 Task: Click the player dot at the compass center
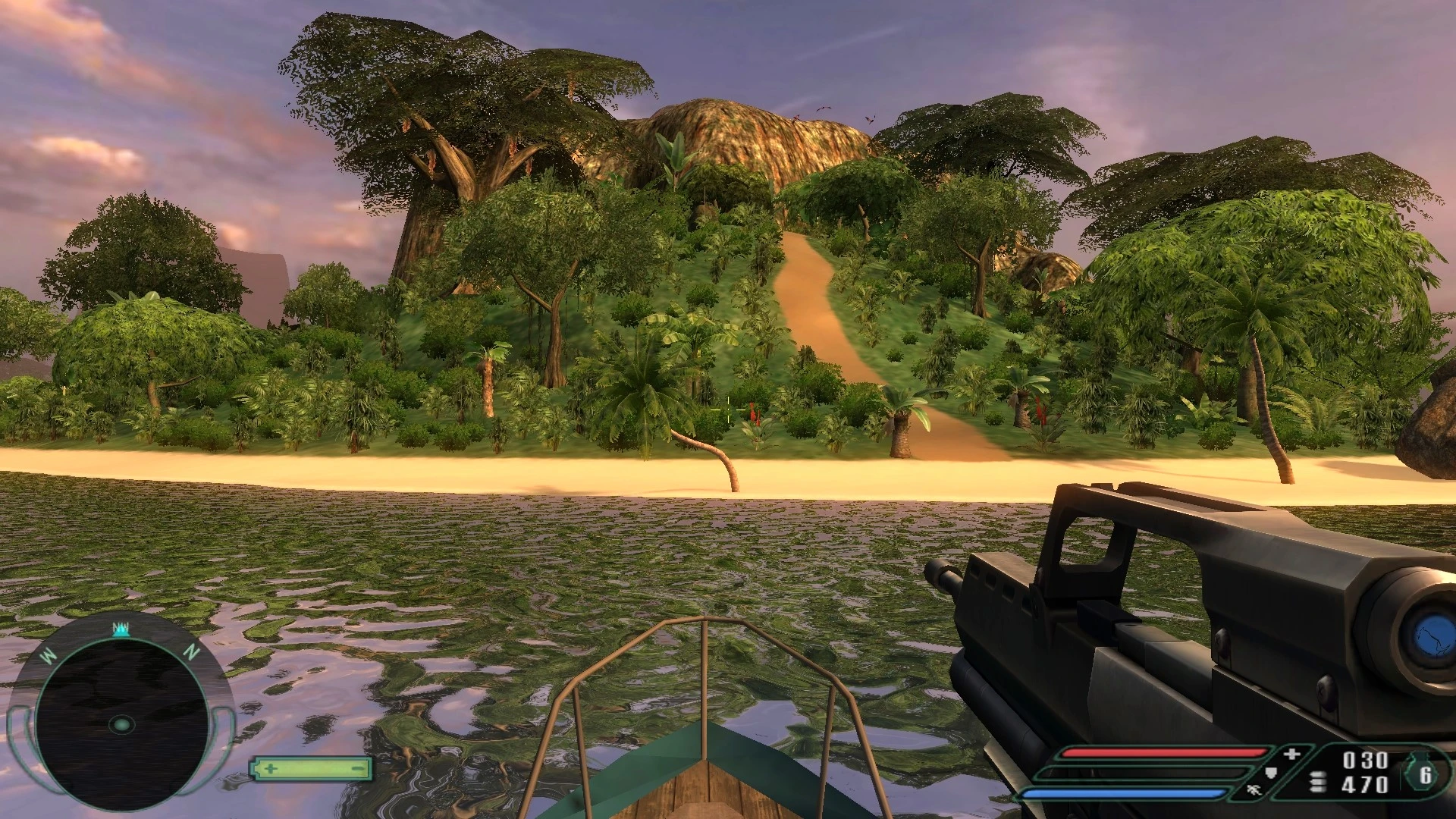pyautogui.click(x=122, y=725)
